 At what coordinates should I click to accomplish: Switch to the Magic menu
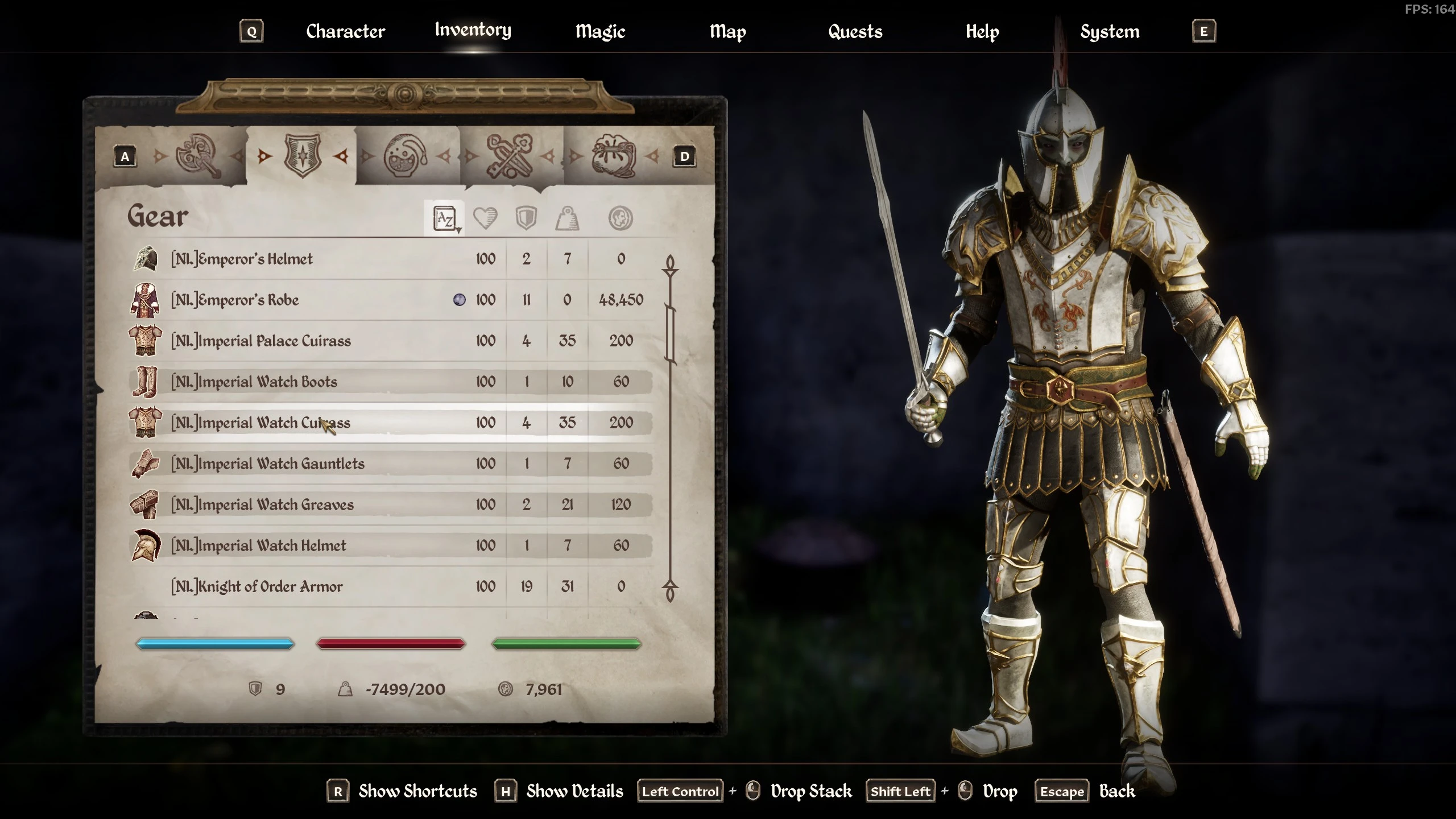click(600, 31)
